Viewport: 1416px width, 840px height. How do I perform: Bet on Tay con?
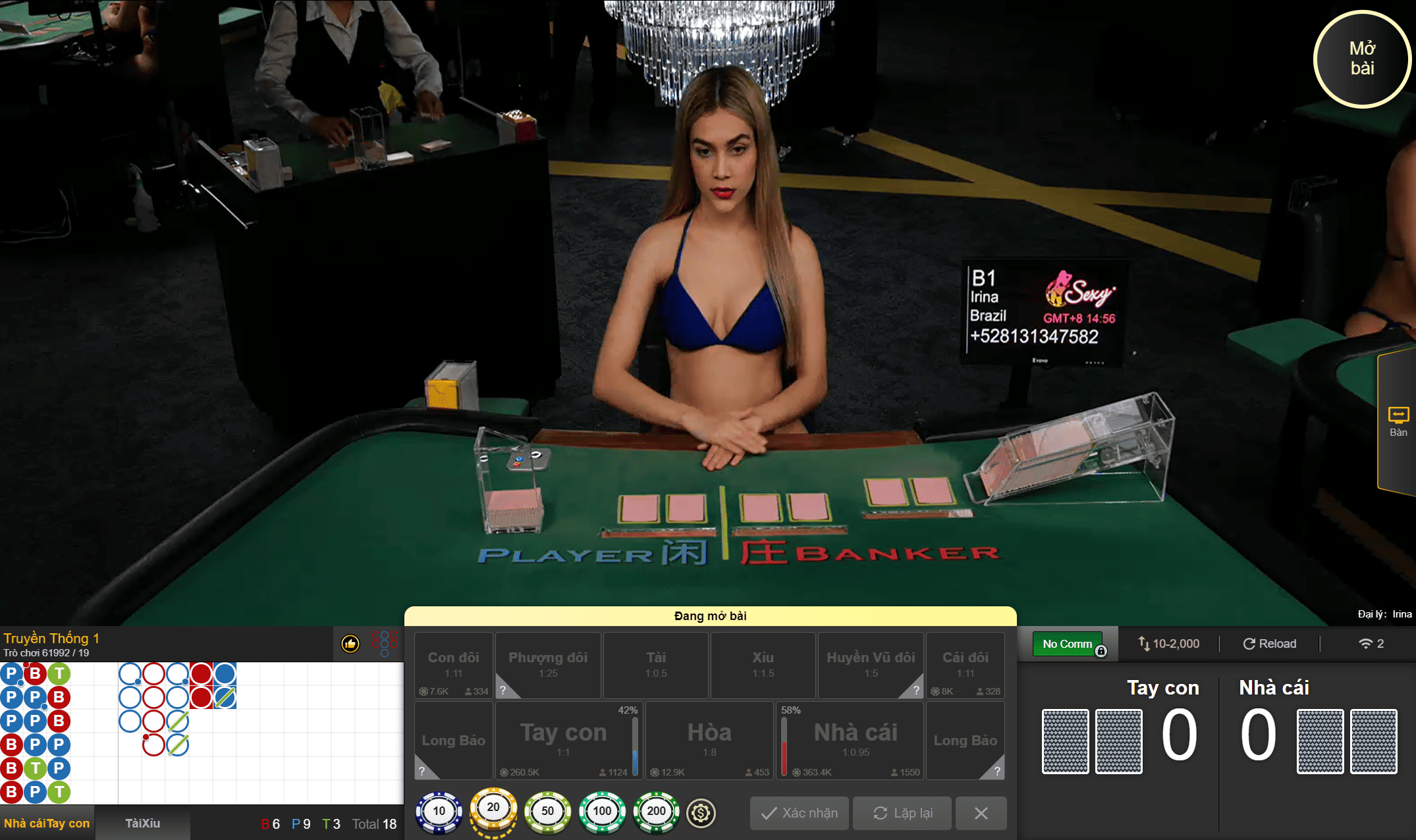[563, 740]
